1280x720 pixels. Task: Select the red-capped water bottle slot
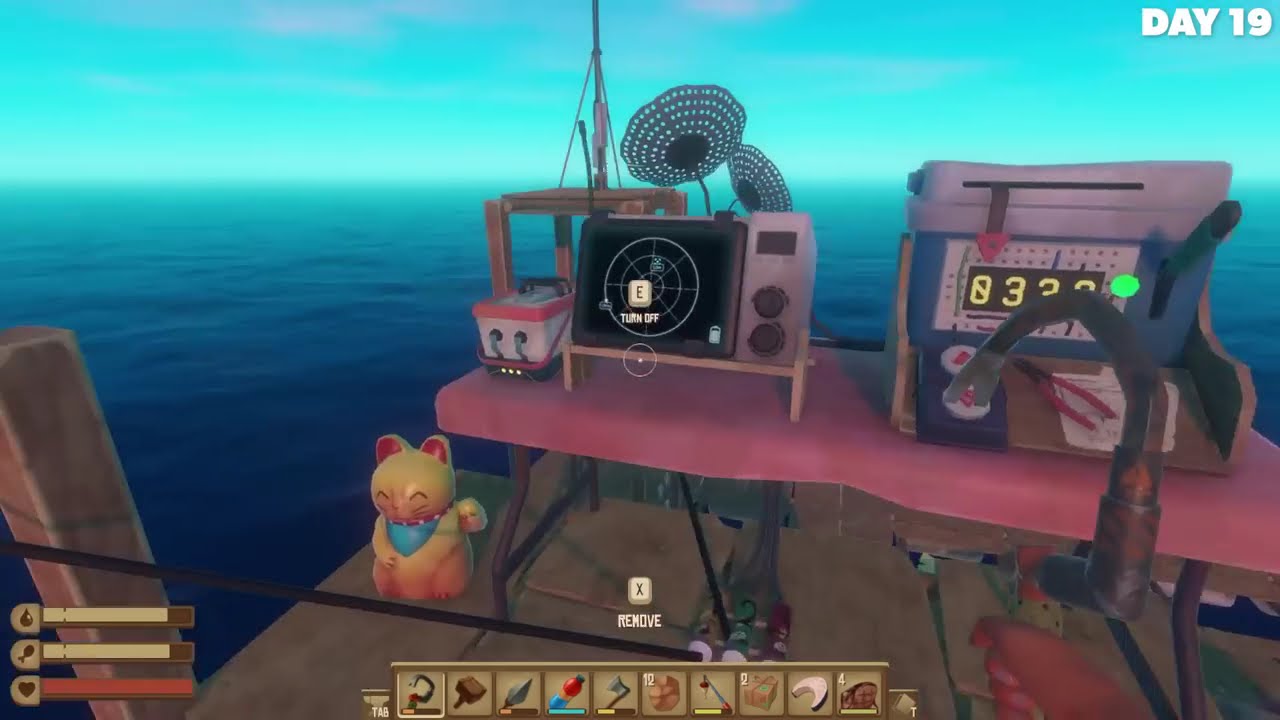pos(567,693)
